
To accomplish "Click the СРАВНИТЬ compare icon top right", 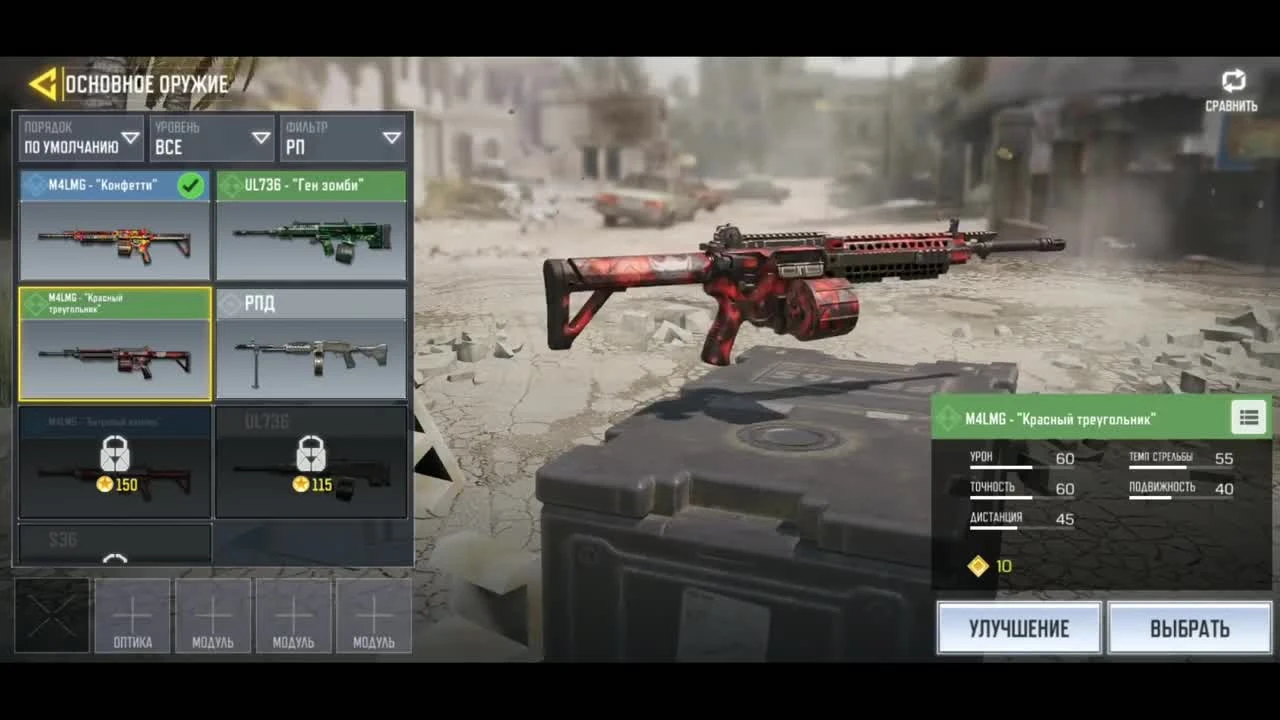I will click(x=1235, y=80).
